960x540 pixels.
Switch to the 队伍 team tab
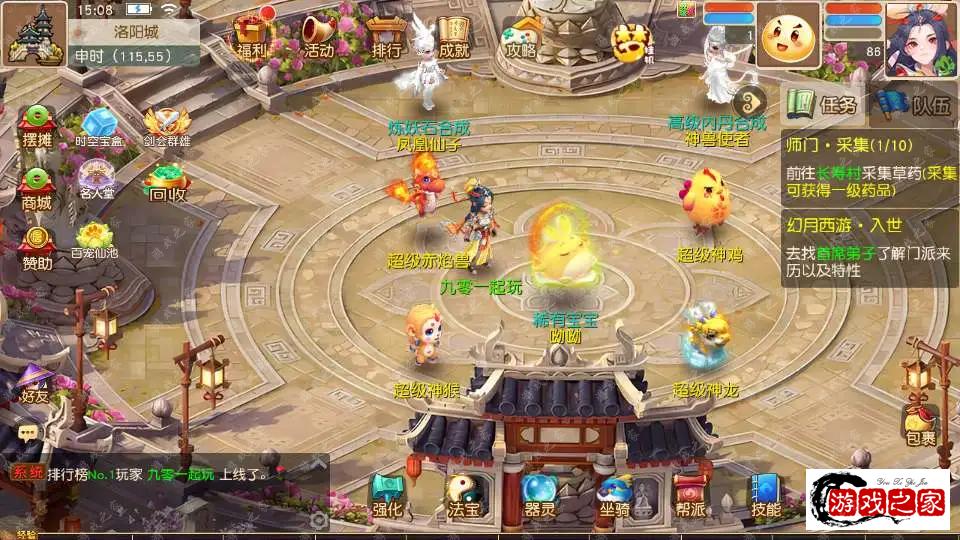[914, 104]
